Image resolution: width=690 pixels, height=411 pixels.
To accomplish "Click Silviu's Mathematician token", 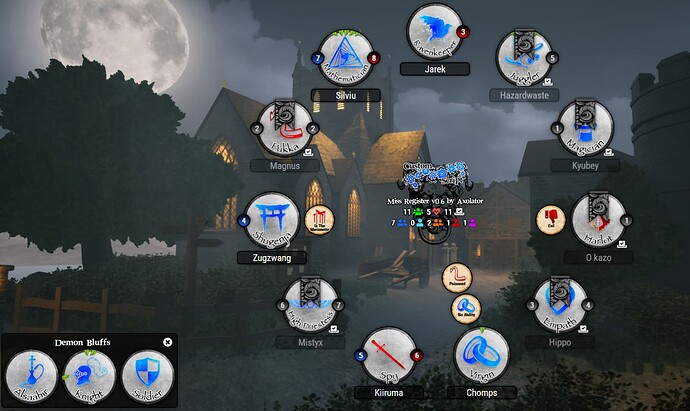I will pos(345,60).
